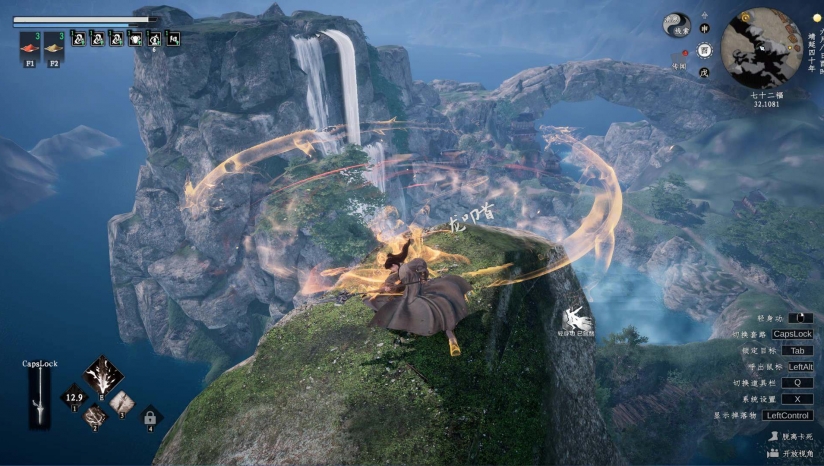This screenshot has height=466, width=824.
Task: Select the skill on cooldown showing 12.9
Action: point(74,397)
